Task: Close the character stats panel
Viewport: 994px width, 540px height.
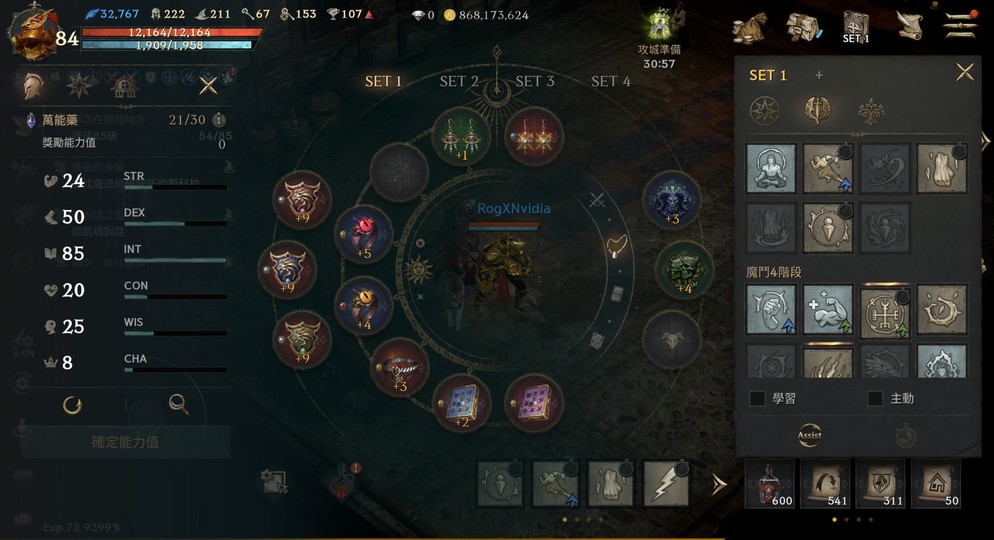Action: point(208,85)
